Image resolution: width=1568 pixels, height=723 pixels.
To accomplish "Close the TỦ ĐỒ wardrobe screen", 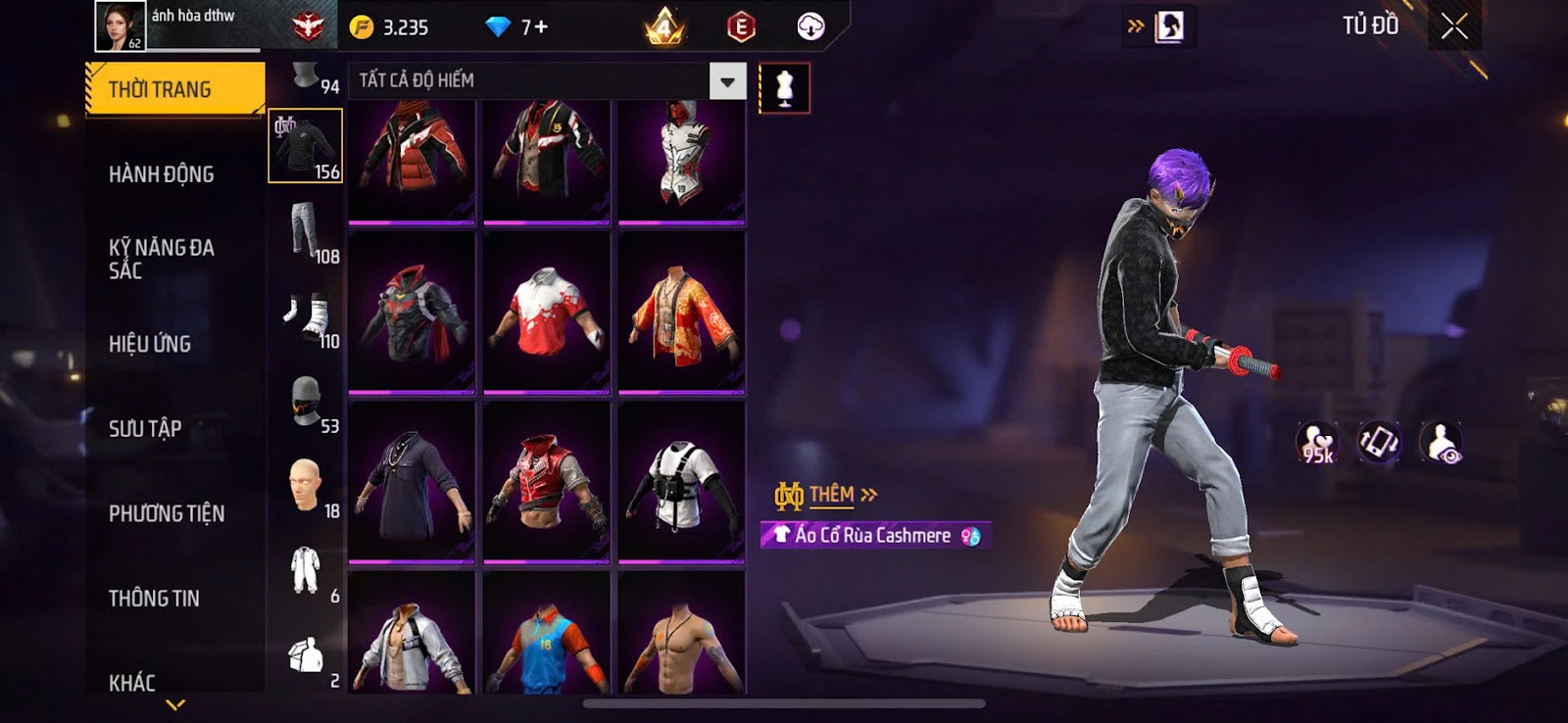I will coord(1454,26).
